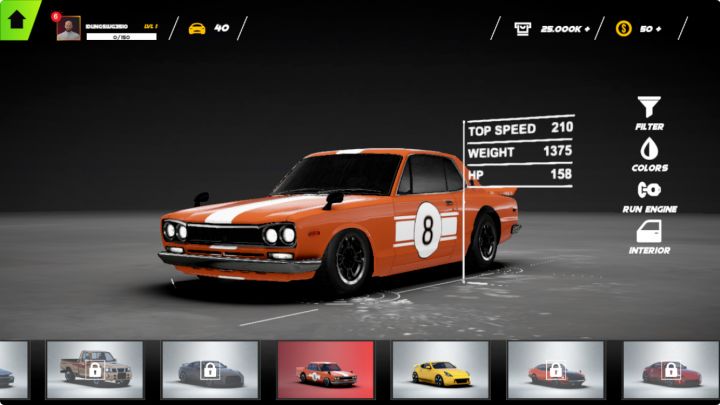Viewport: 720px width, 405px height.
Task: Add gold coins via the 50 plus
Action: tap(640, 29)
